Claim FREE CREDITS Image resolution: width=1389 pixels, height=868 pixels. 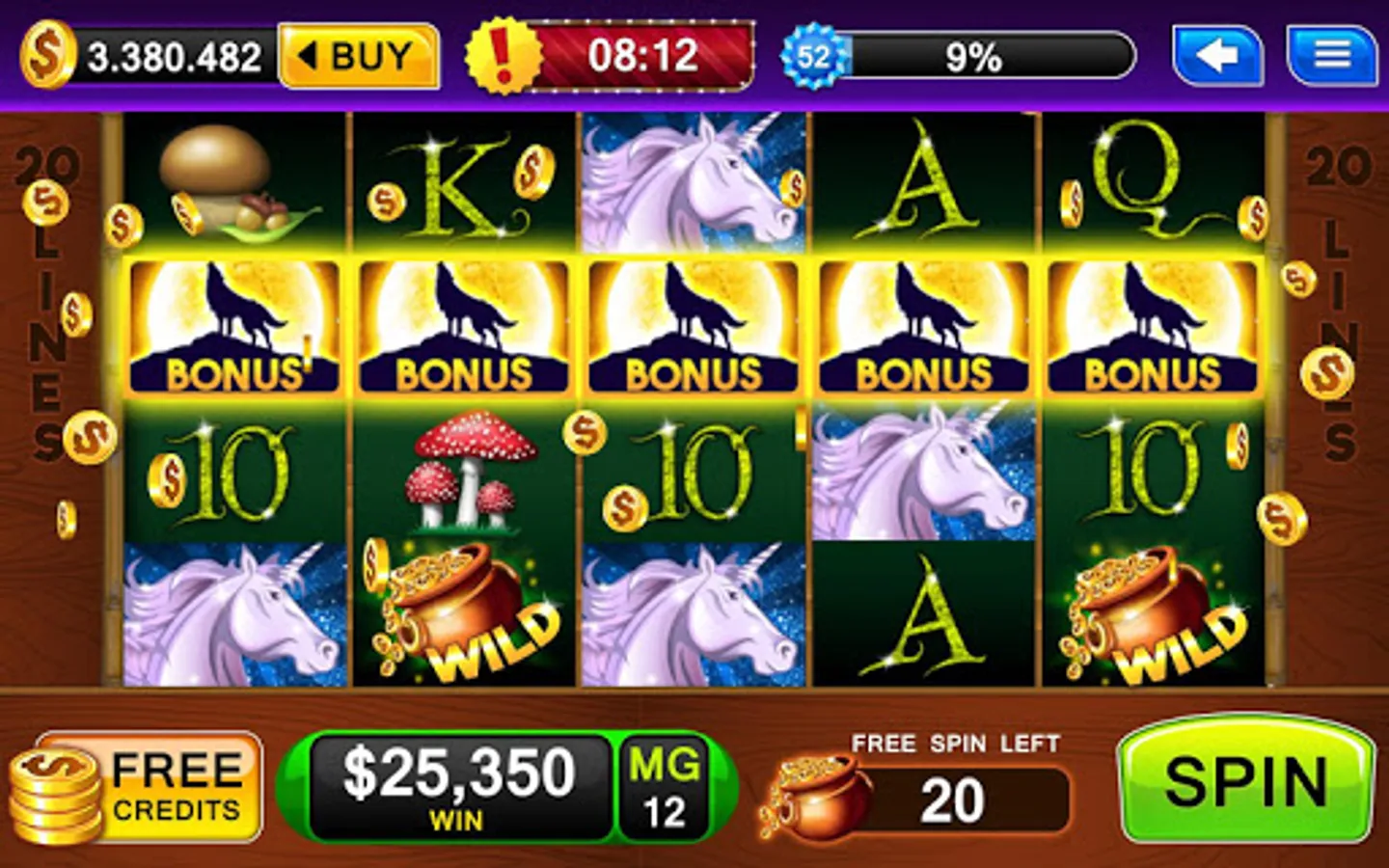tap(145, 786)
